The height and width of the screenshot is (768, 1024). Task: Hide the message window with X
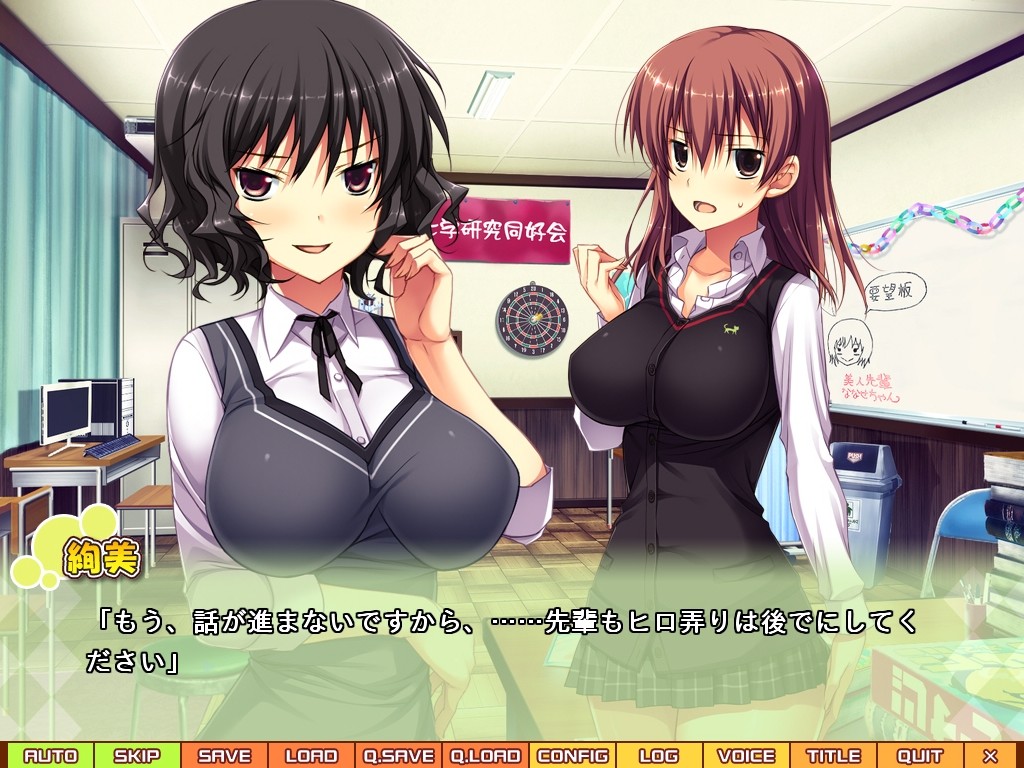coord(991,756)
